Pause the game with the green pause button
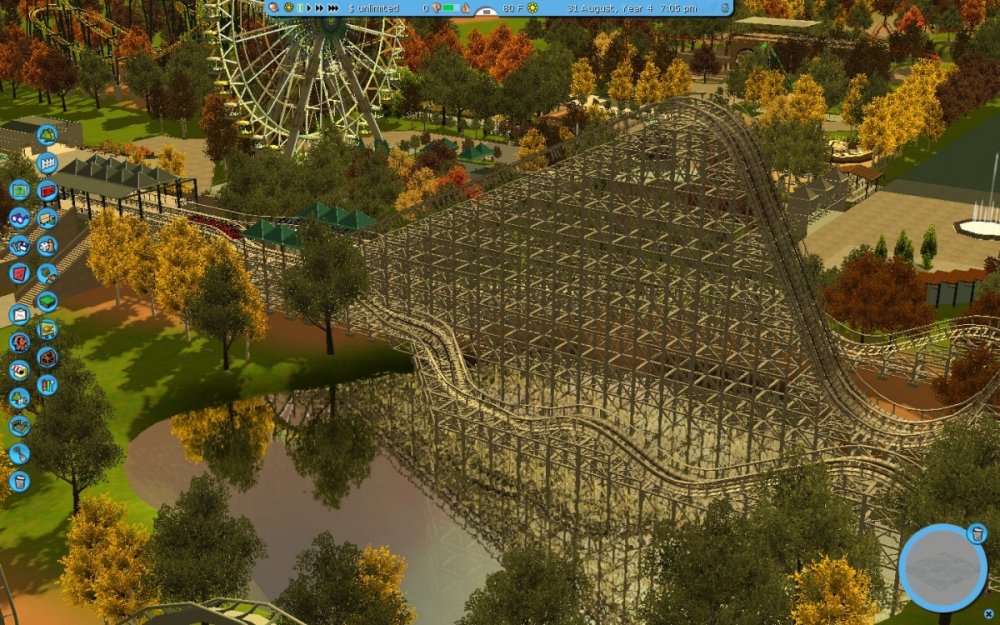 coord(298,8)
